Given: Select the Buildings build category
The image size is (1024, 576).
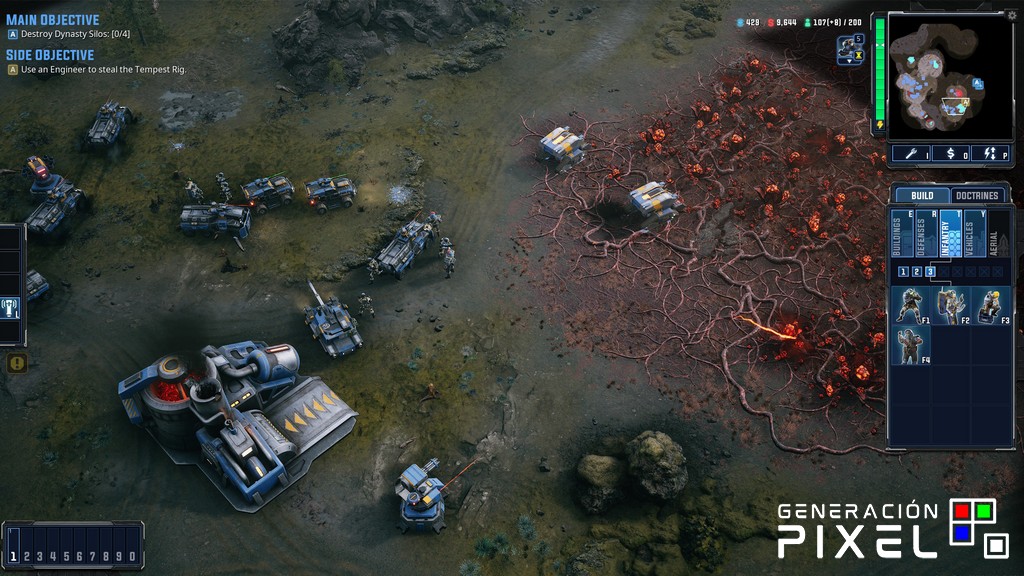Looking at the screenshot, I should (x=901, y=234).
